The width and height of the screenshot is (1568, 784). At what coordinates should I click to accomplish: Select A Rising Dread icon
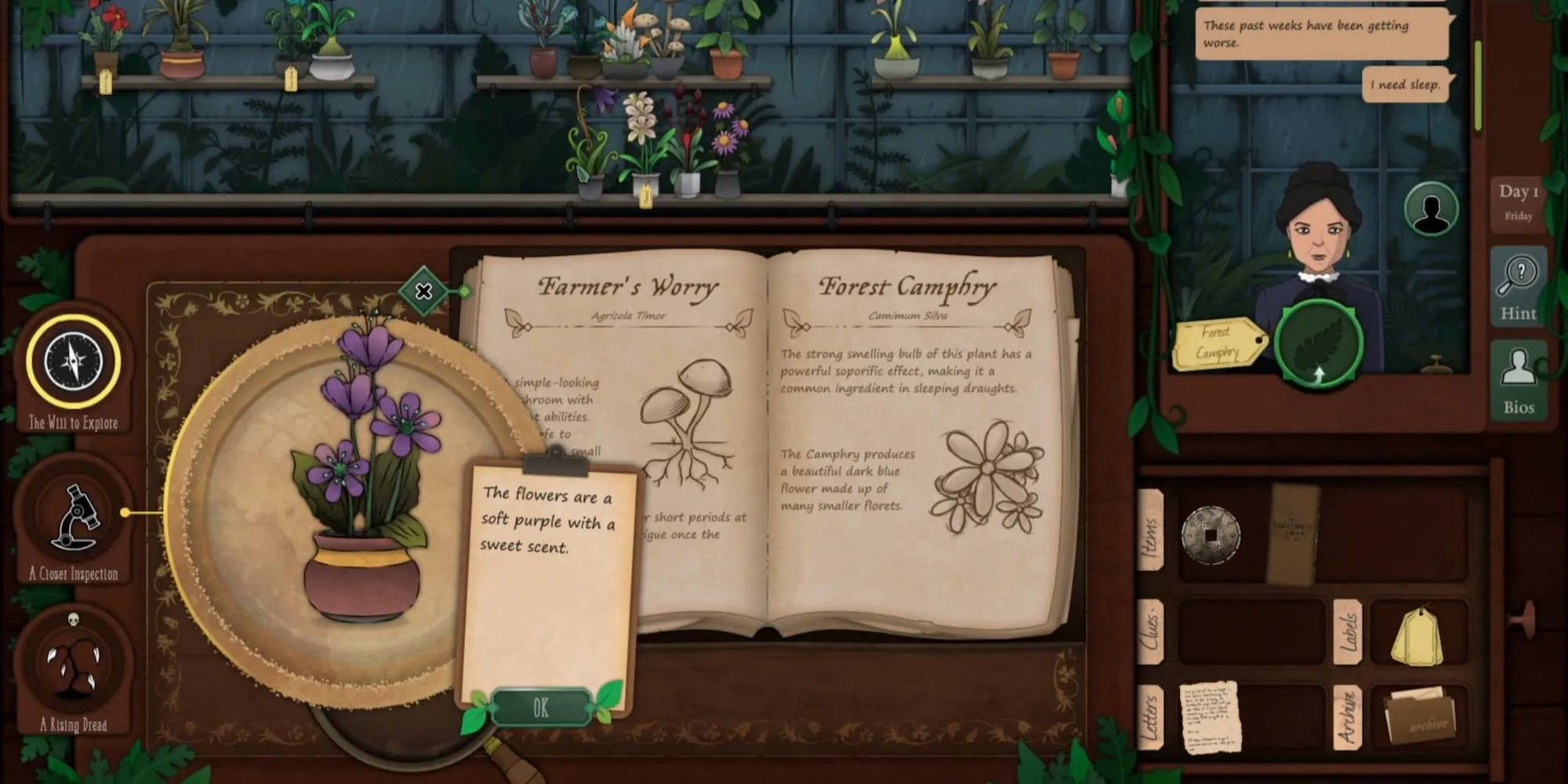click(74, 665)
